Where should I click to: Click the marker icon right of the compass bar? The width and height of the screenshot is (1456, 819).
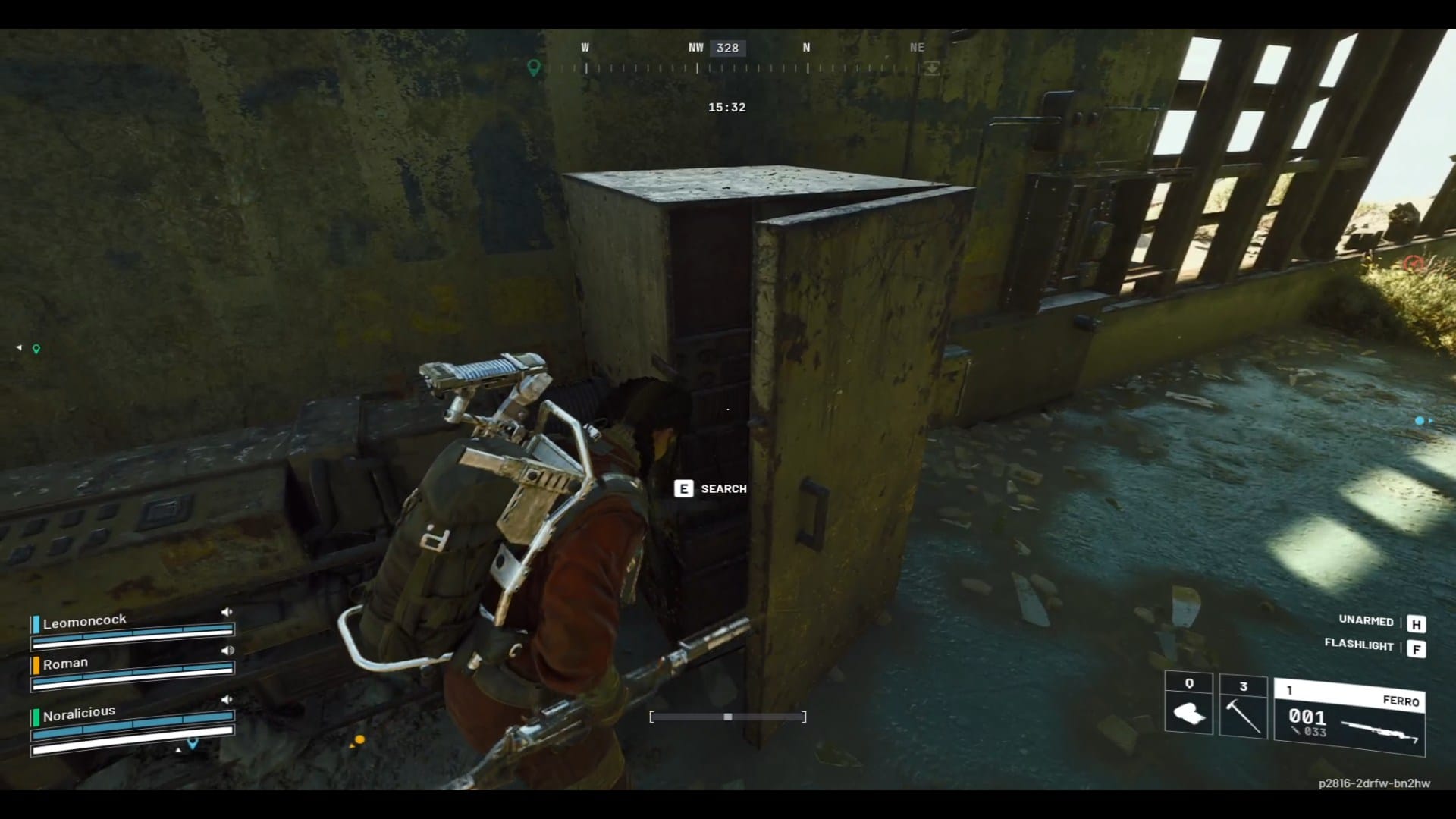931,68
